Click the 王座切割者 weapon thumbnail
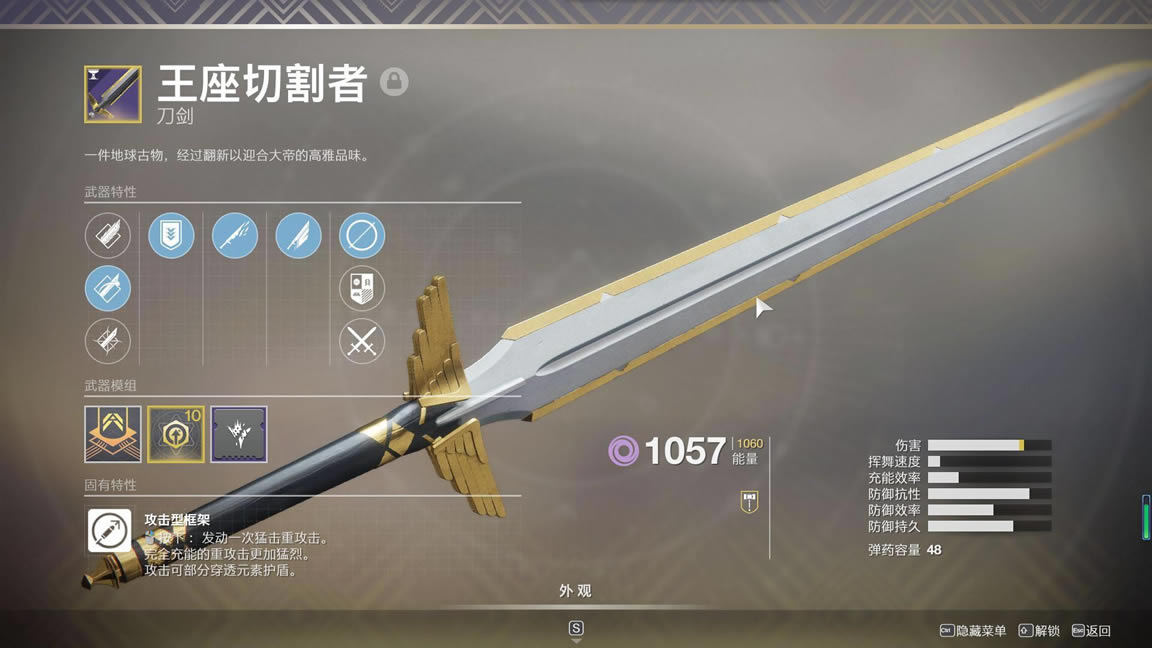 [112, 94]
